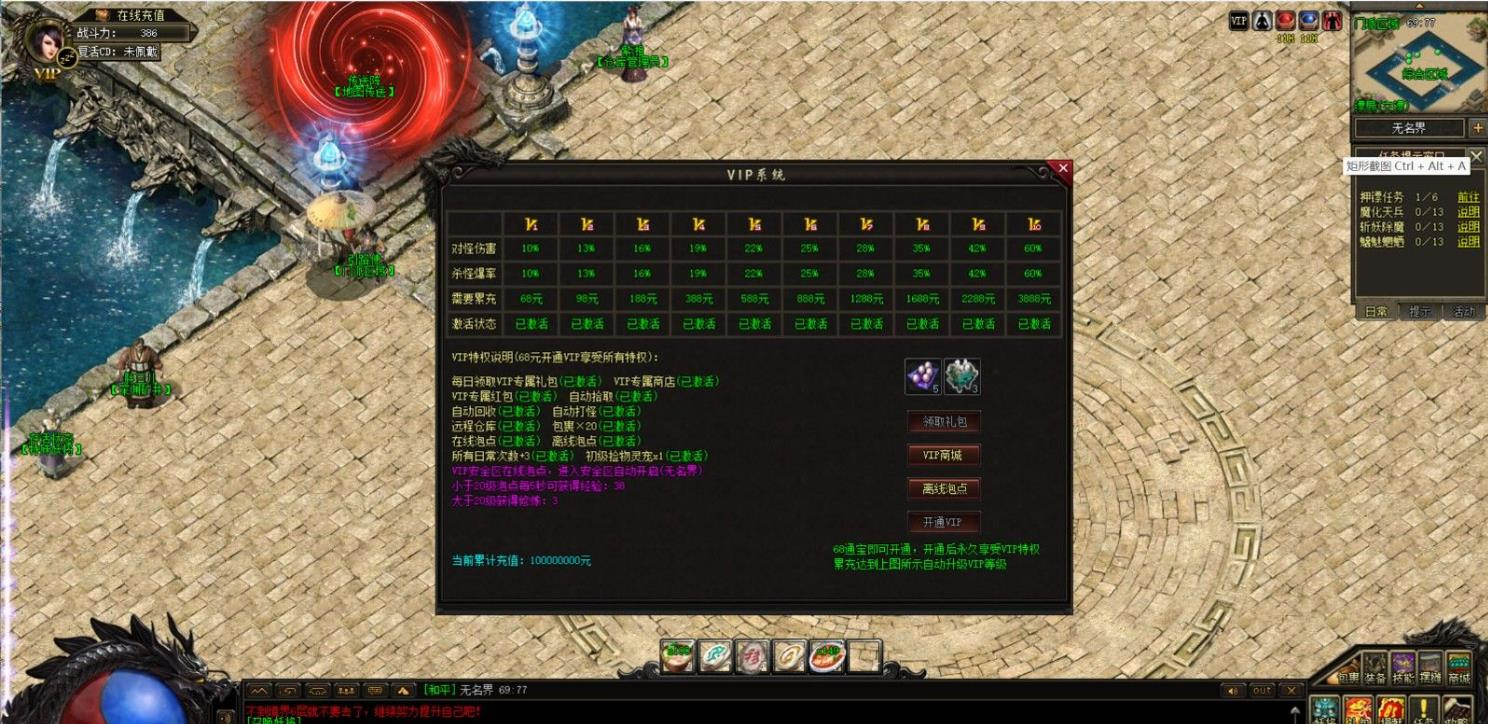Expand the chat panel upward arrow
1488x724 pixels.
point(402,690)
